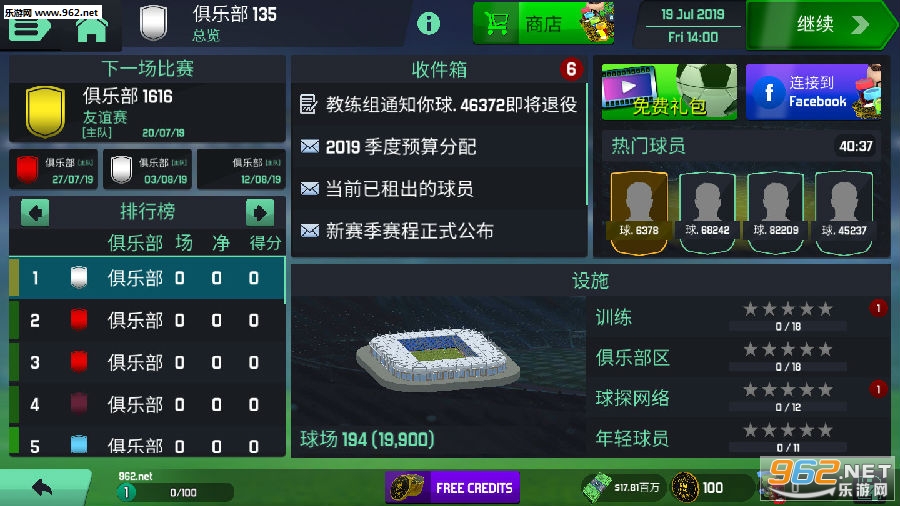Open the 教练组通知 inbox message

pyautogui.click(x=438, y=104)
